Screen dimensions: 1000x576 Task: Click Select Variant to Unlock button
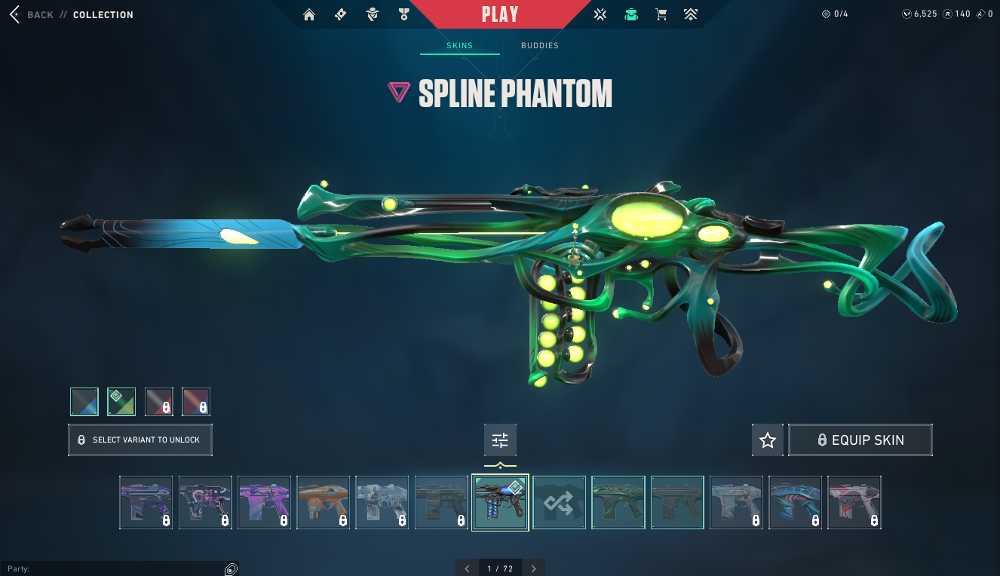click(x=140, y=440)
